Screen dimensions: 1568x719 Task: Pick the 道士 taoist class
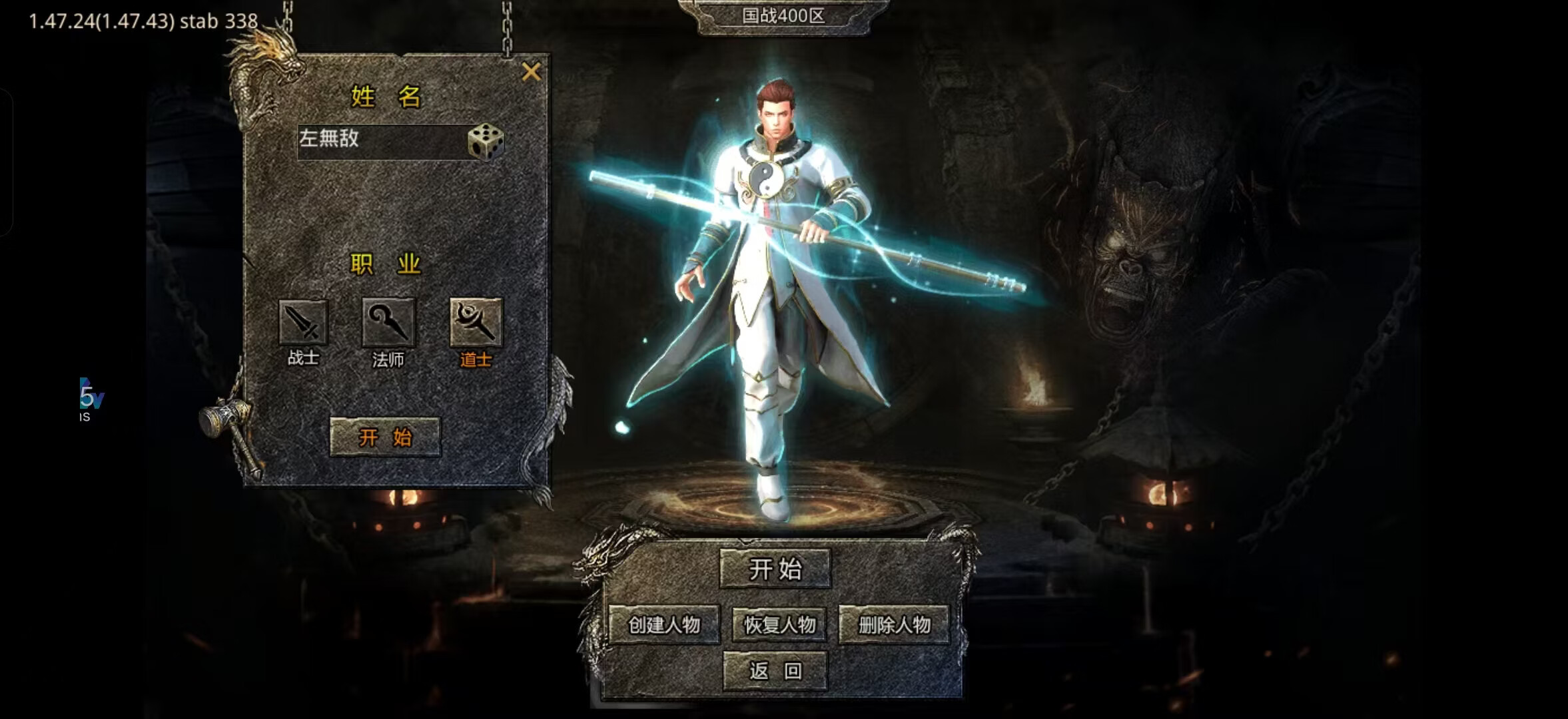coord(476,324)
